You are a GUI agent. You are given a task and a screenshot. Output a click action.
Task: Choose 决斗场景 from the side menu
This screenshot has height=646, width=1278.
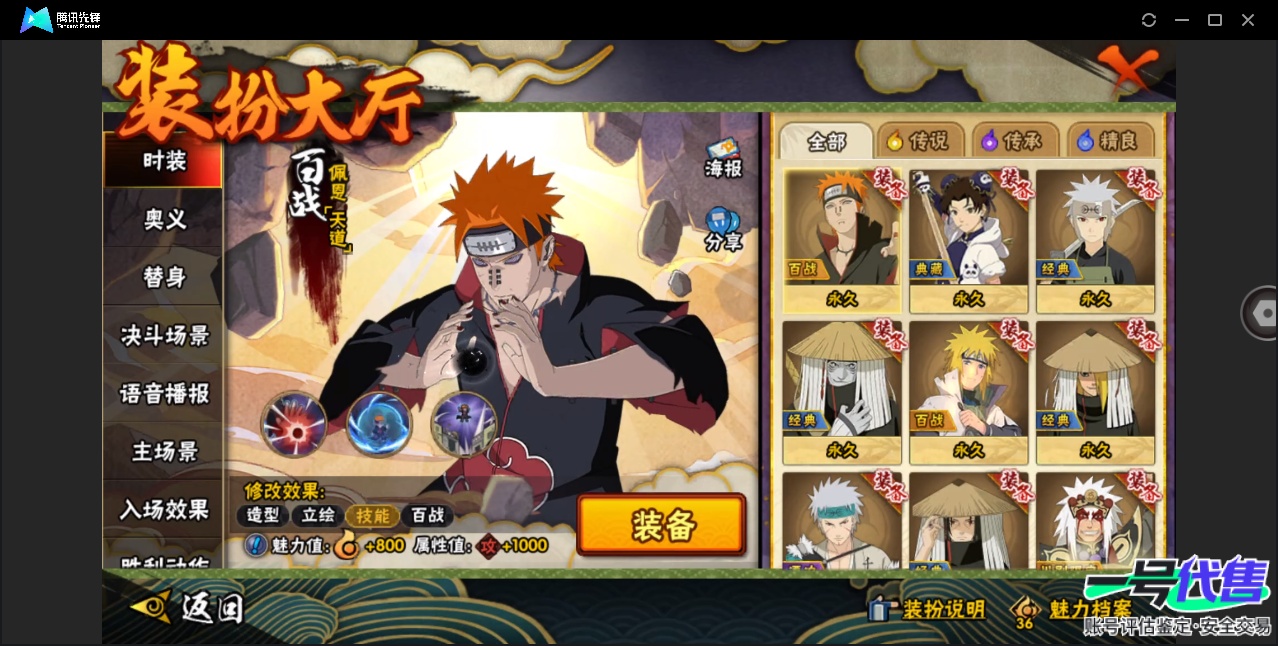point(163,335)
